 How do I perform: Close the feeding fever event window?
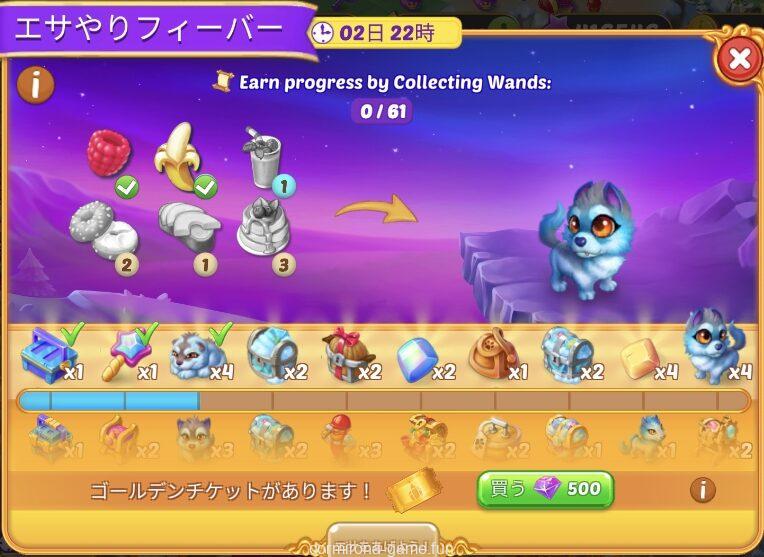pyautogui.click(x=739, y=59)
